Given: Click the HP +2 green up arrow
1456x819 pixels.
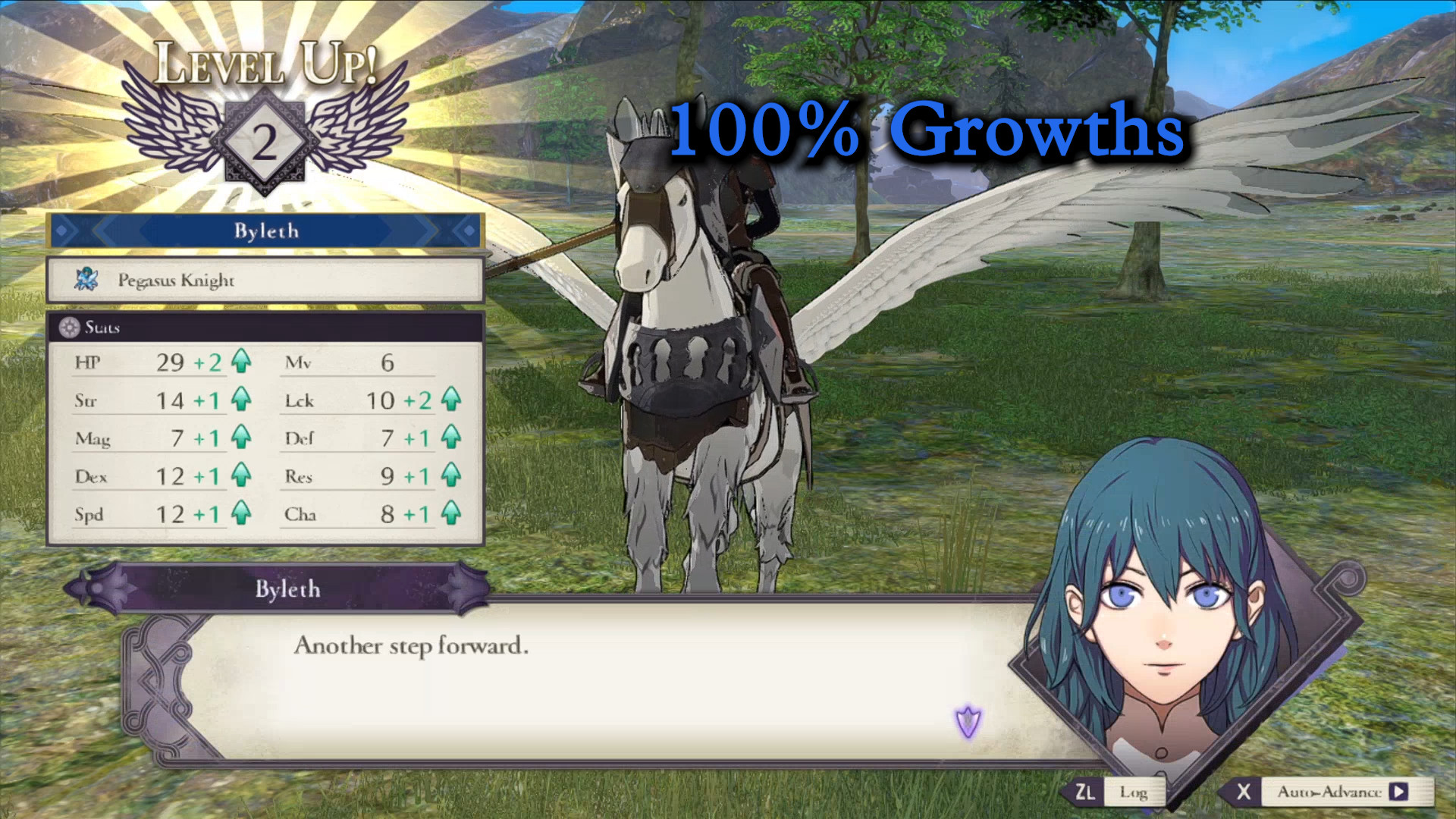Looking at the screenshot, I should [x=243, y=362].
